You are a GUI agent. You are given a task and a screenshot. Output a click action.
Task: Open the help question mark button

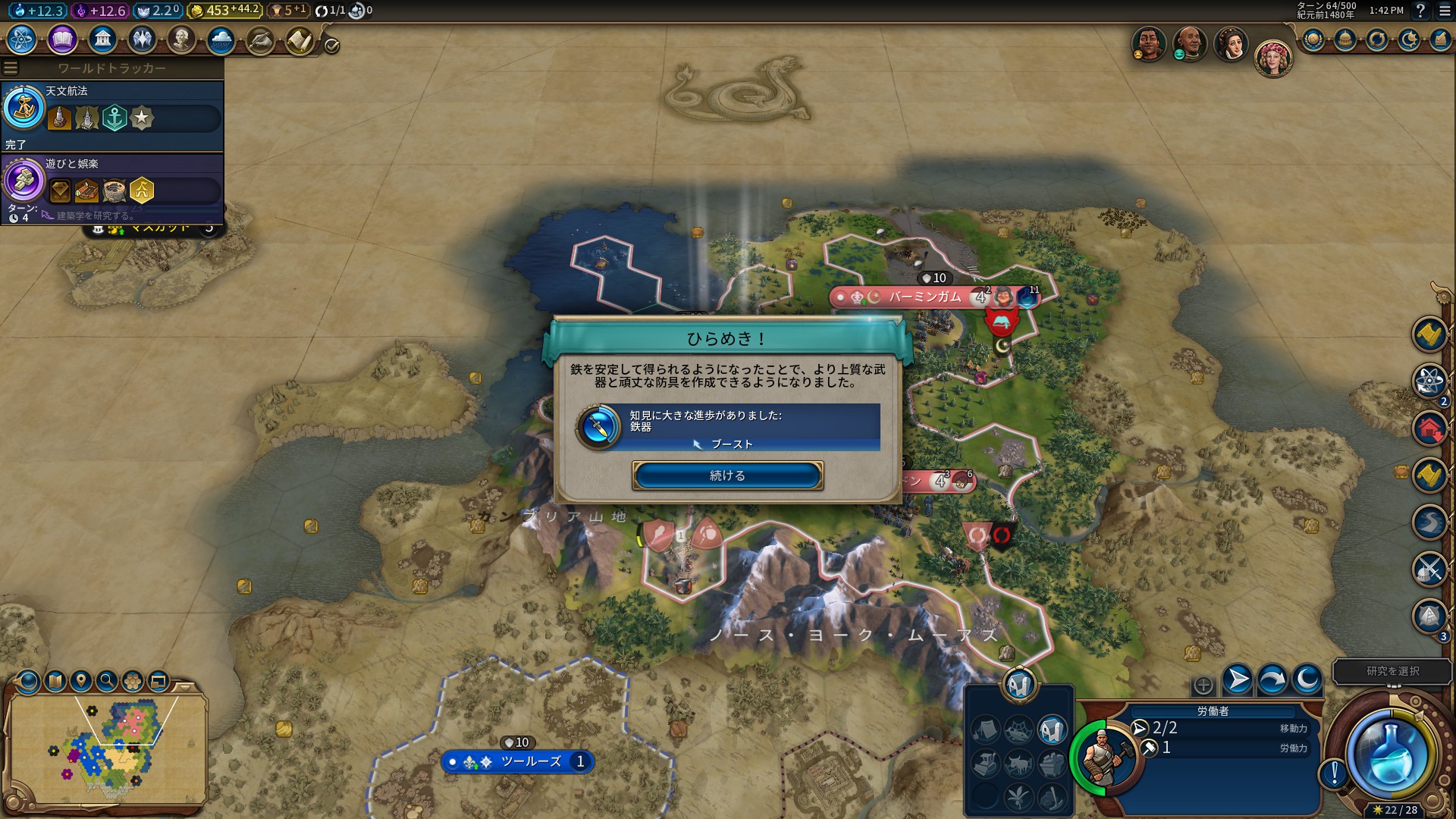click(1420, 11)
